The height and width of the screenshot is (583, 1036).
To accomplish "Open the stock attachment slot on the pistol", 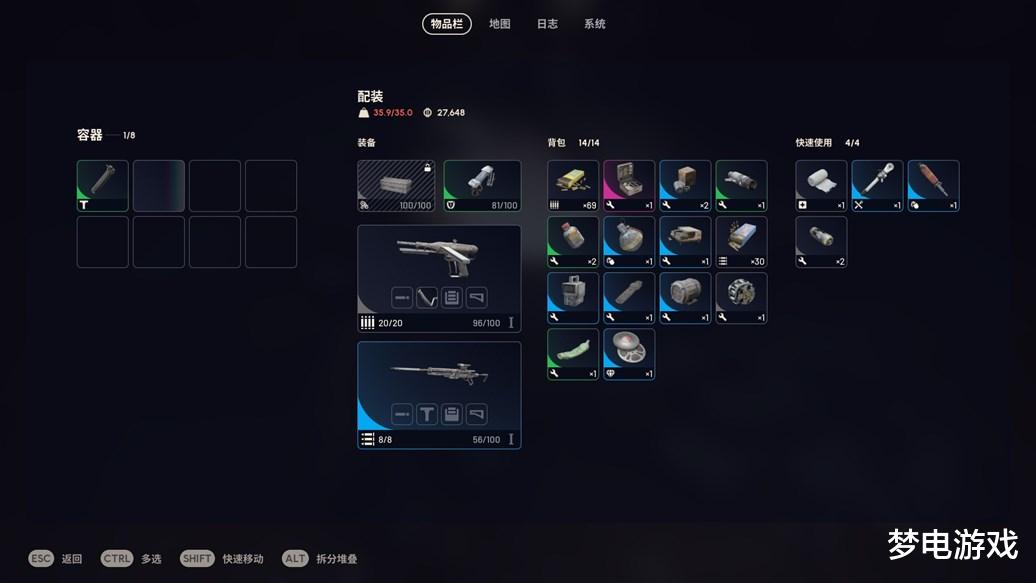I will pos(477,297).
